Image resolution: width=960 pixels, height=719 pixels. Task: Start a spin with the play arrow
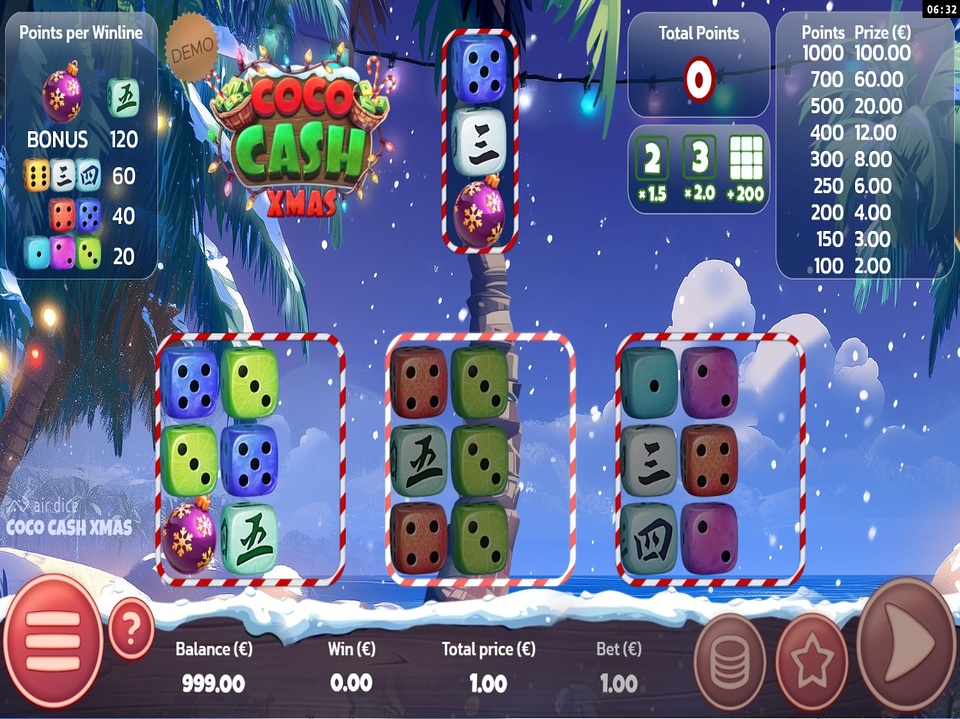point(906,642)
